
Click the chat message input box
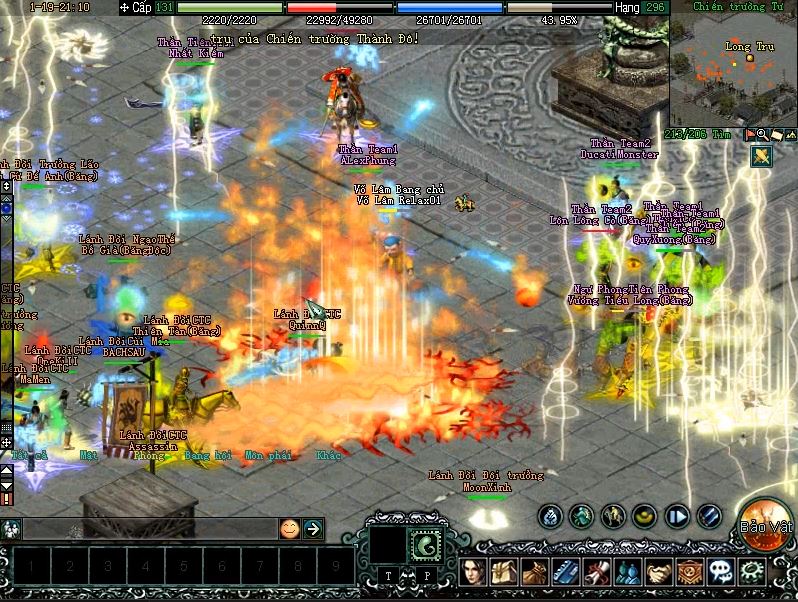[x=150, y=528]
